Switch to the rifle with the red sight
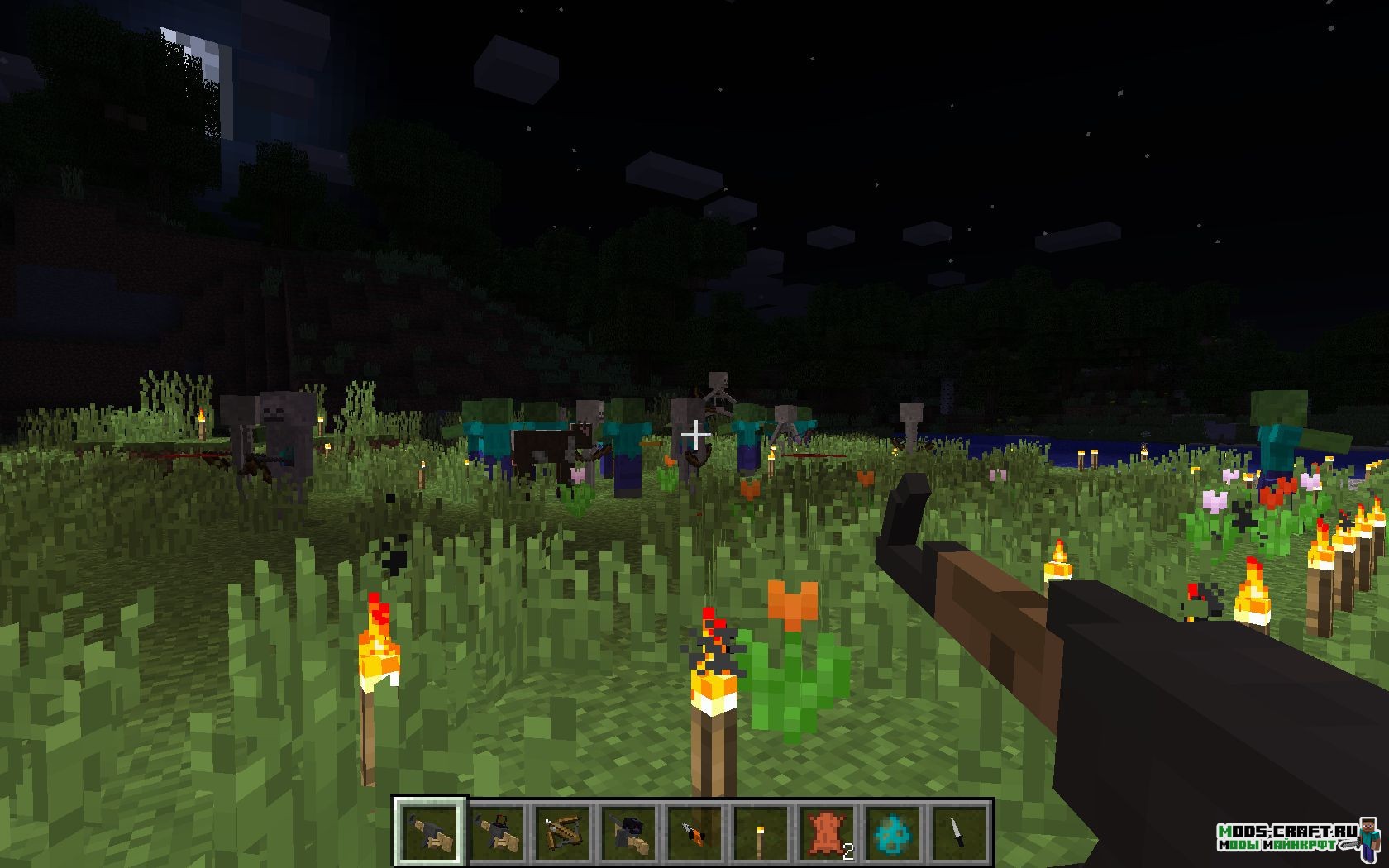This screenshot has height=868, width=1389. (497, 830)
